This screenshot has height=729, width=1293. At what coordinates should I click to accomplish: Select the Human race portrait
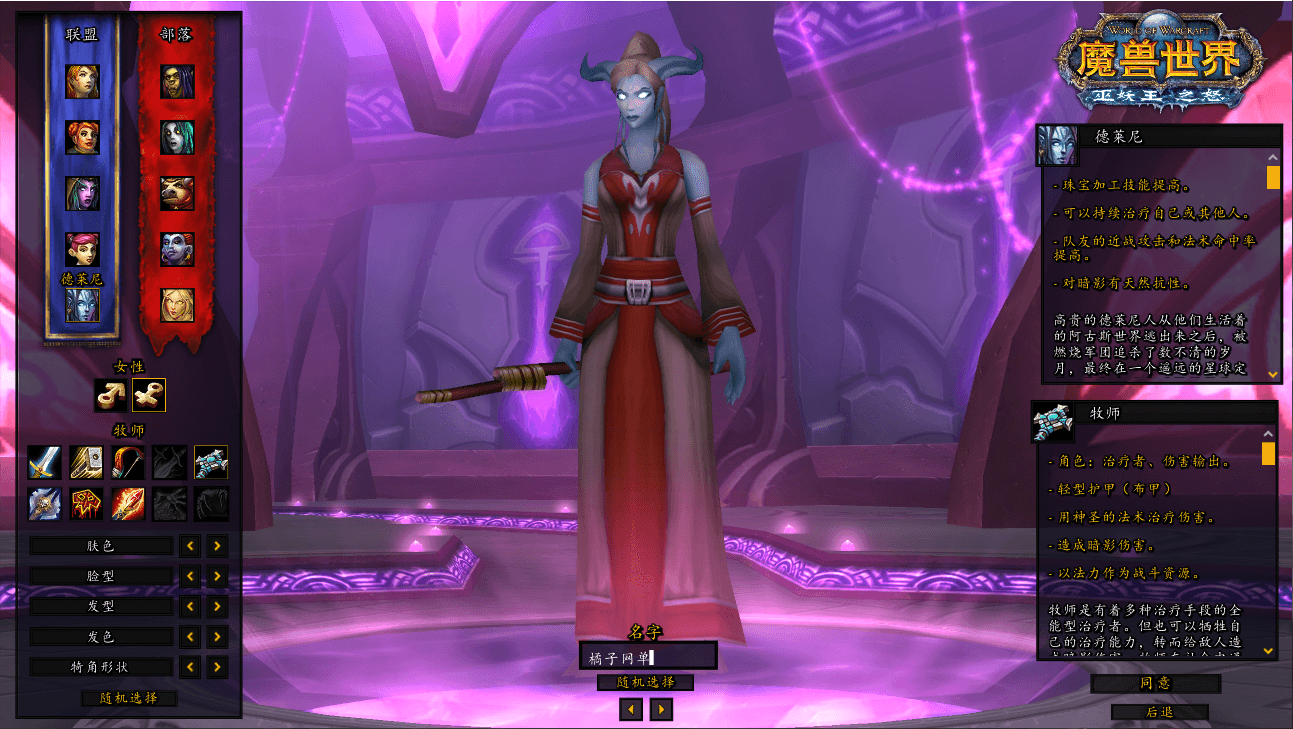click(83, 81)
